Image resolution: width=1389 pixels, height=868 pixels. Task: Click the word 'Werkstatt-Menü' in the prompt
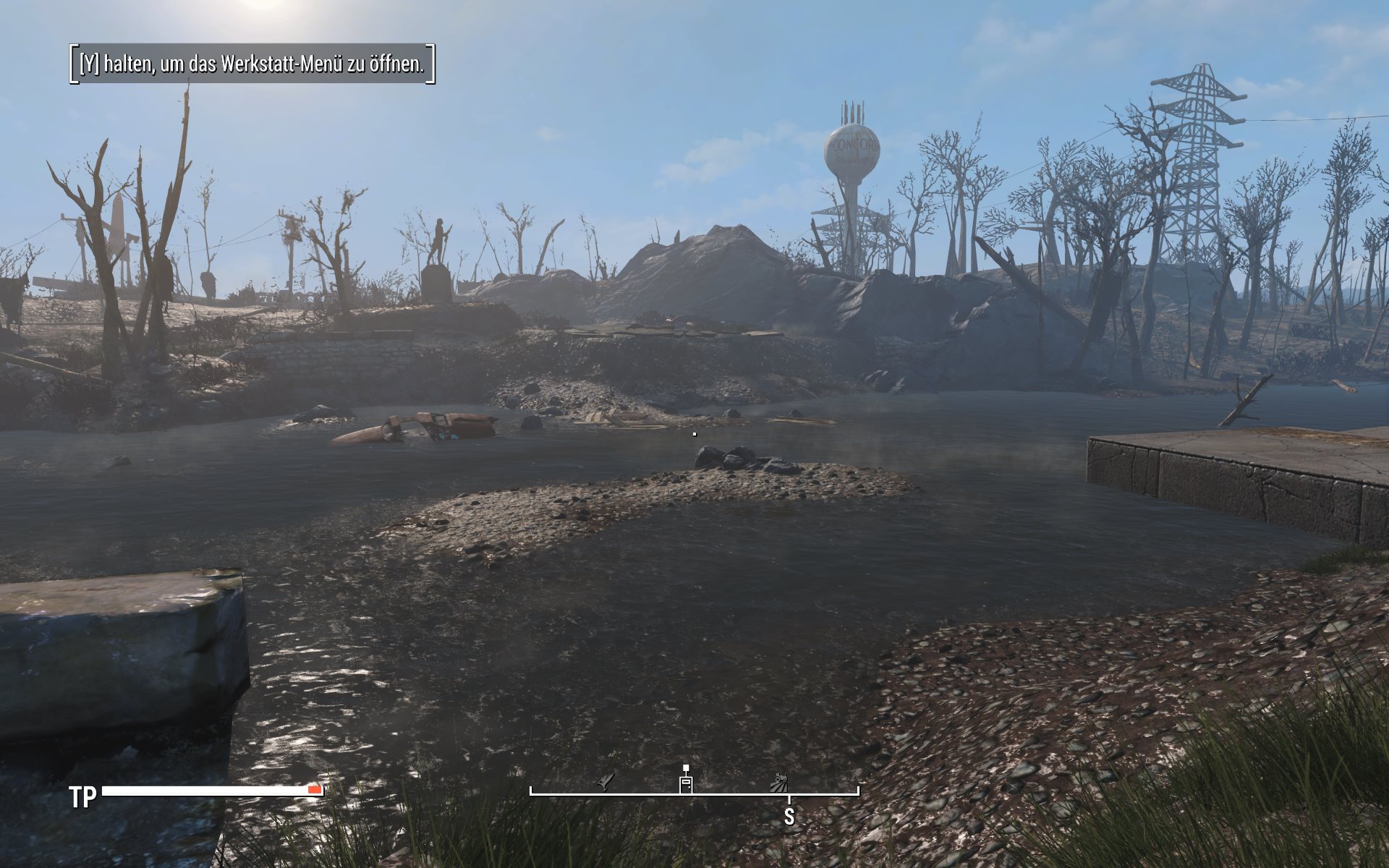point(284,66)
